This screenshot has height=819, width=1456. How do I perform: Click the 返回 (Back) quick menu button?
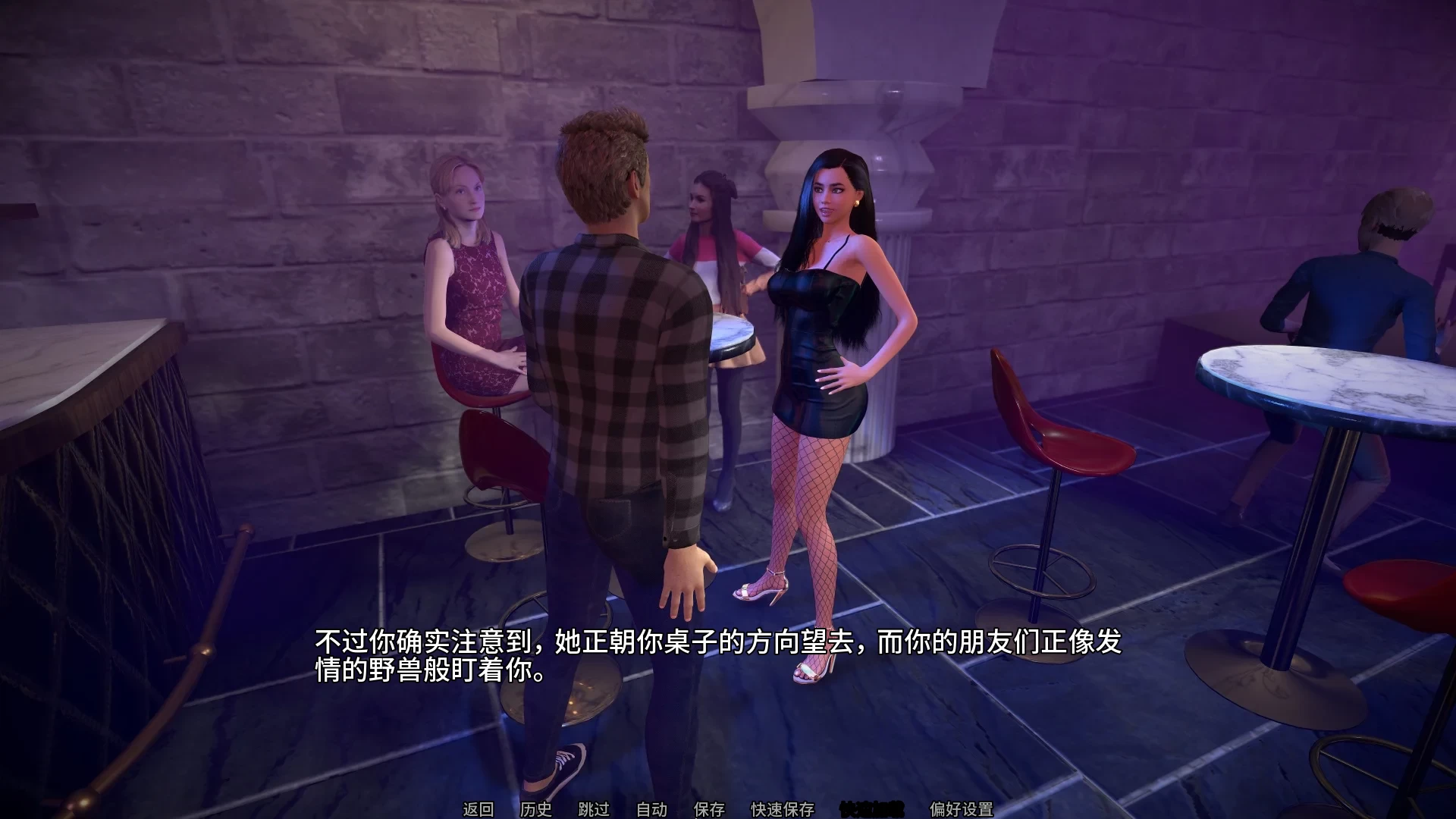(479, 809)
